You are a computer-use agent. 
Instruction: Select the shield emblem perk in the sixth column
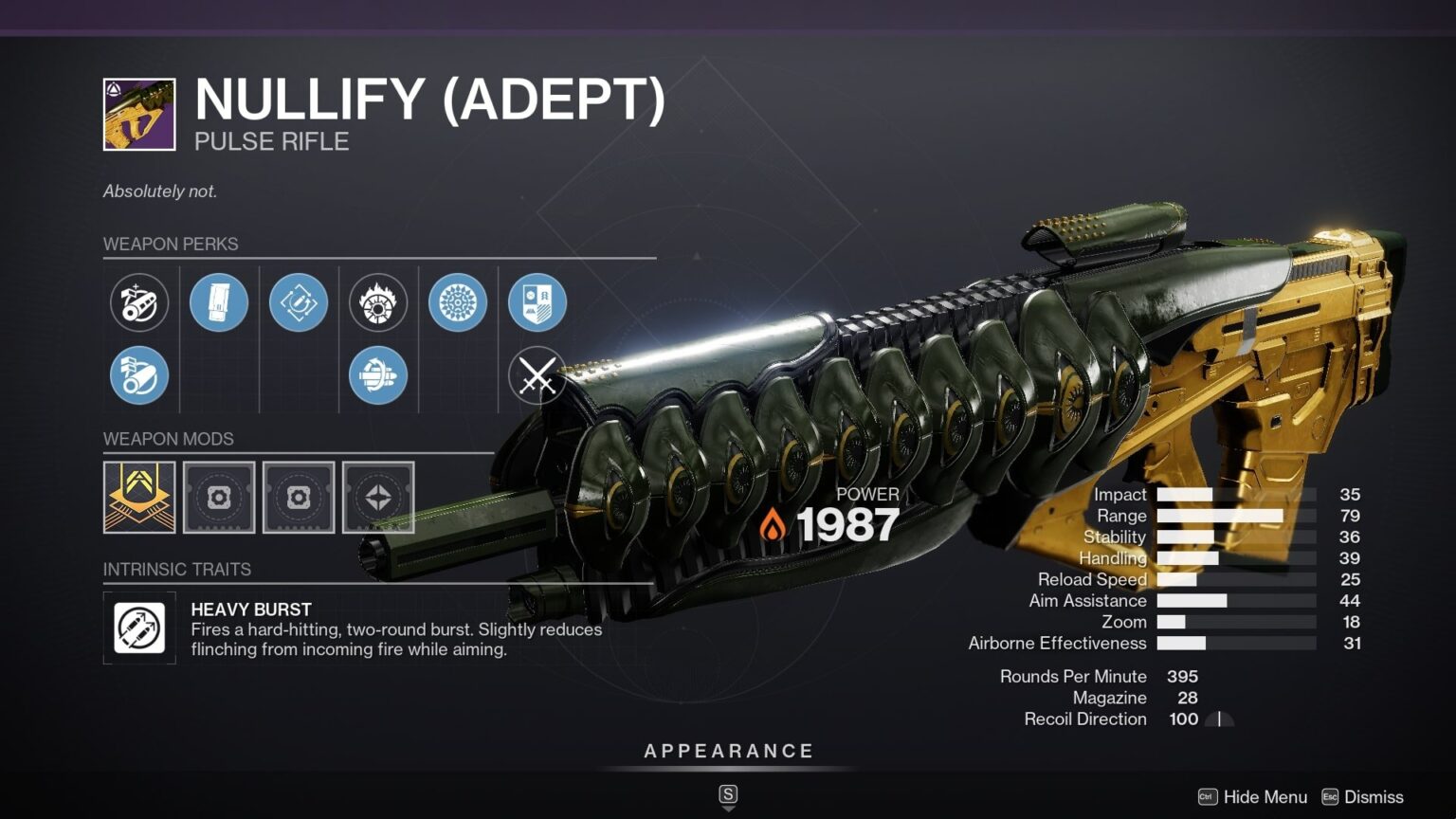point(537,302)
